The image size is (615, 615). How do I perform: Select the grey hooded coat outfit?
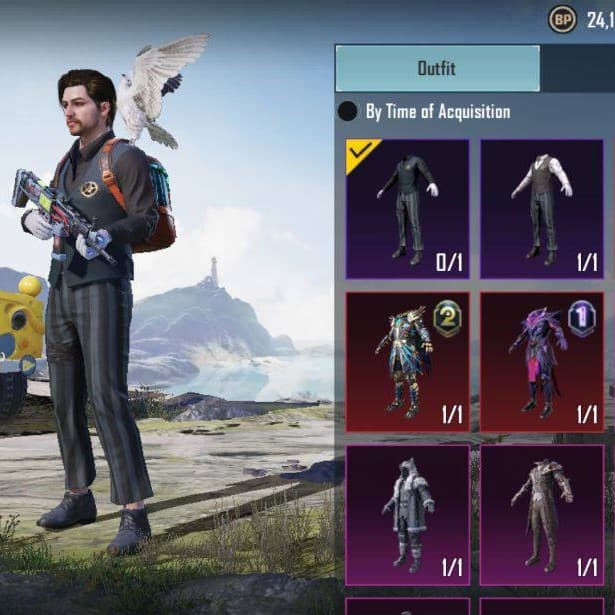pyautogui.click(x=407, y=515)
